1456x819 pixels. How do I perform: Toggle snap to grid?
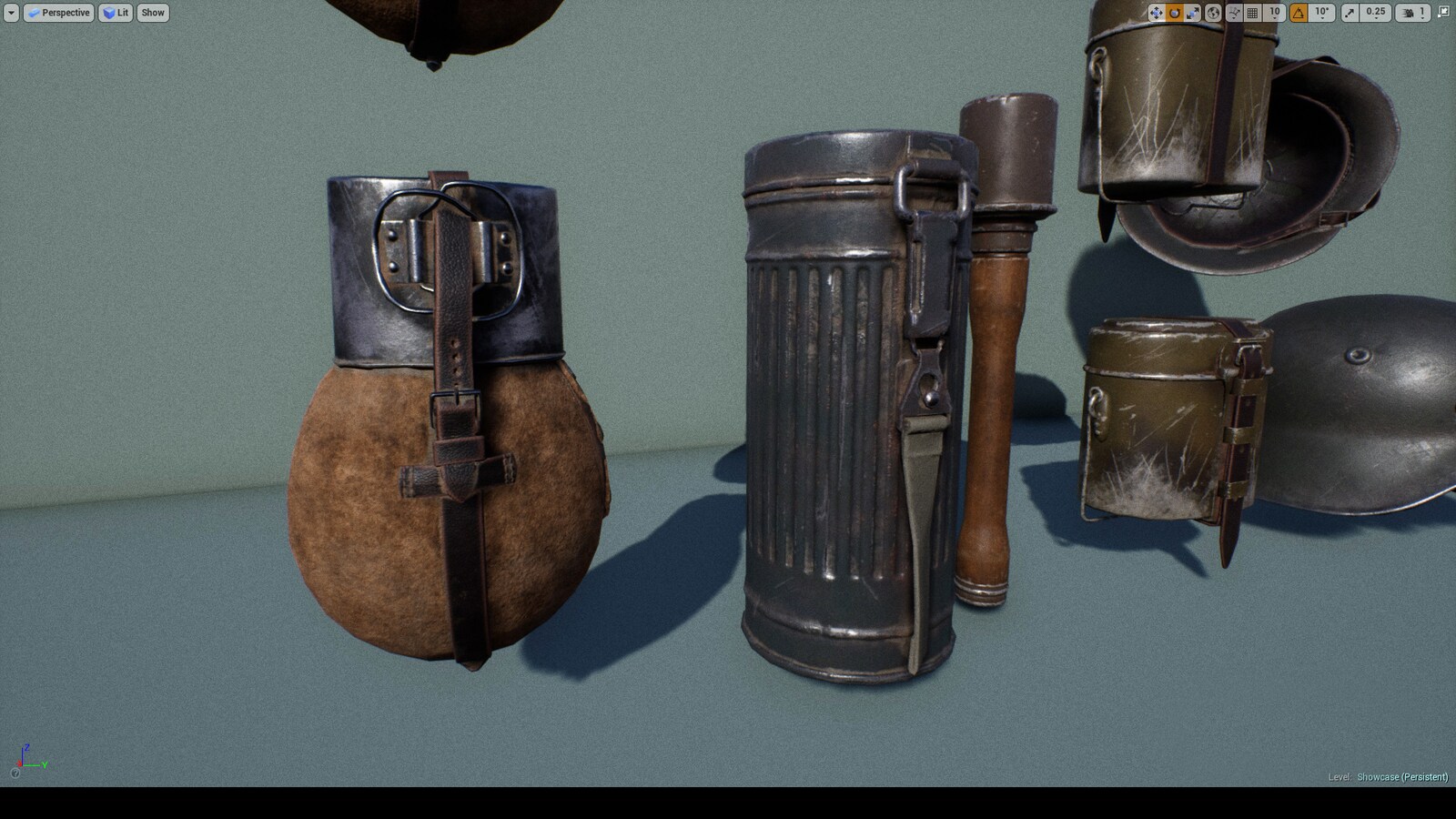click(1252, 12)
